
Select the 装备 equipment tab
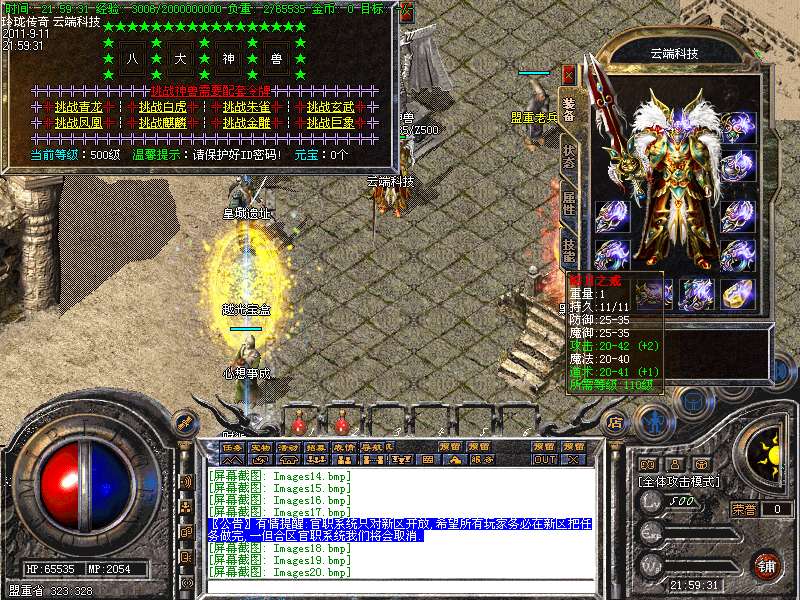click(568, 110)
